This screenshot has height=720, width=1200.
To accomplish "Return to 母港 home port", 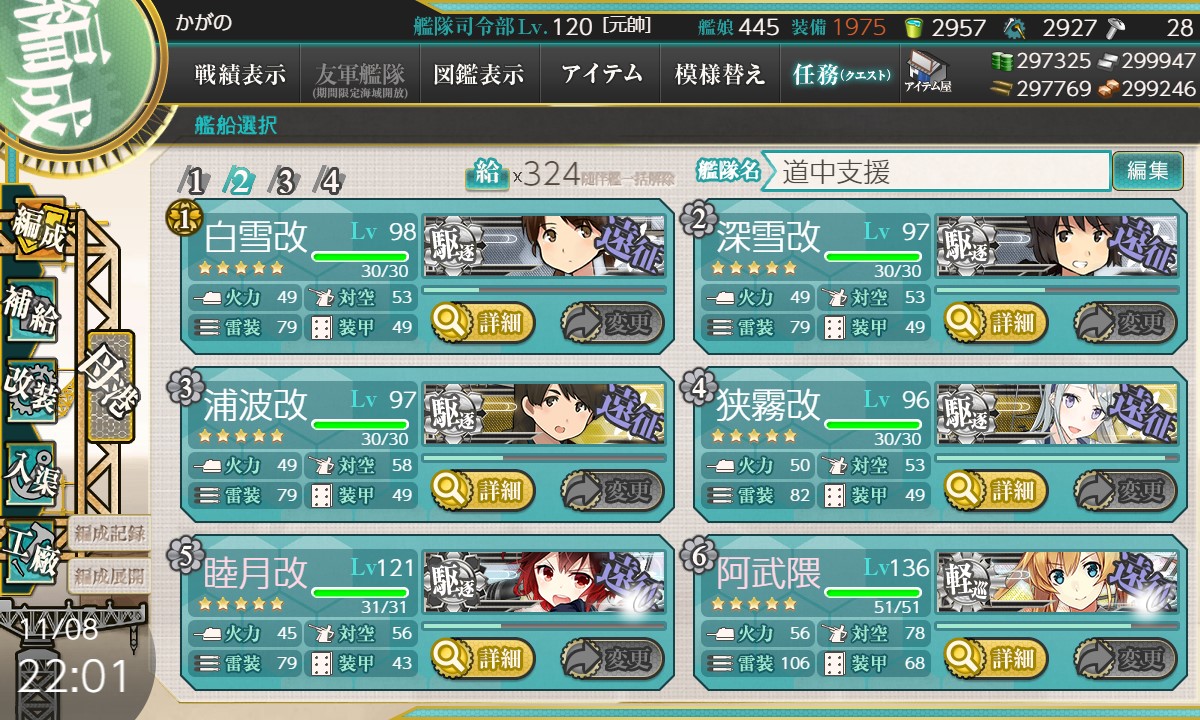I will pos(110,385).
